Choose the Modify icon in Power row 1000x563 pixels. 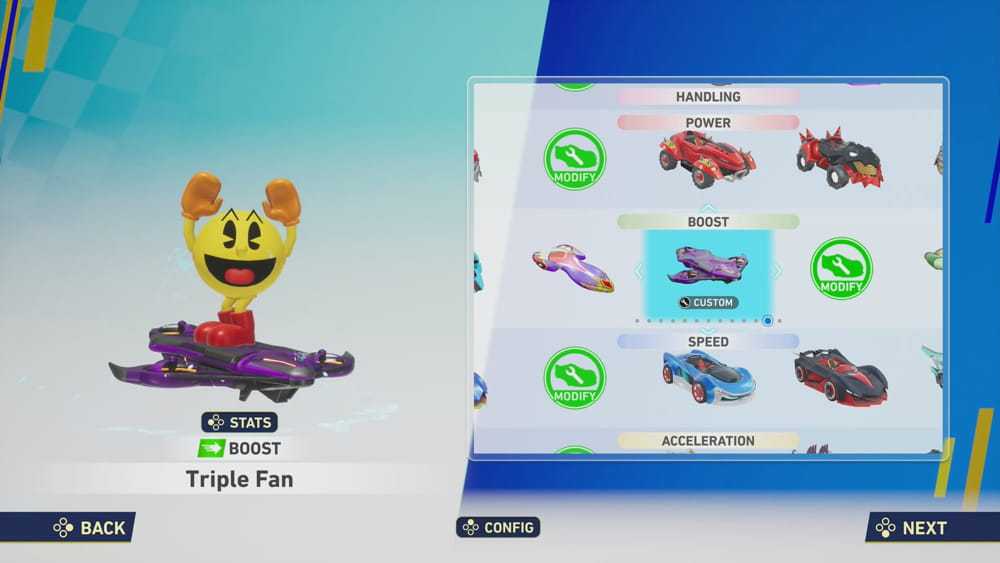tap(575, 159)
